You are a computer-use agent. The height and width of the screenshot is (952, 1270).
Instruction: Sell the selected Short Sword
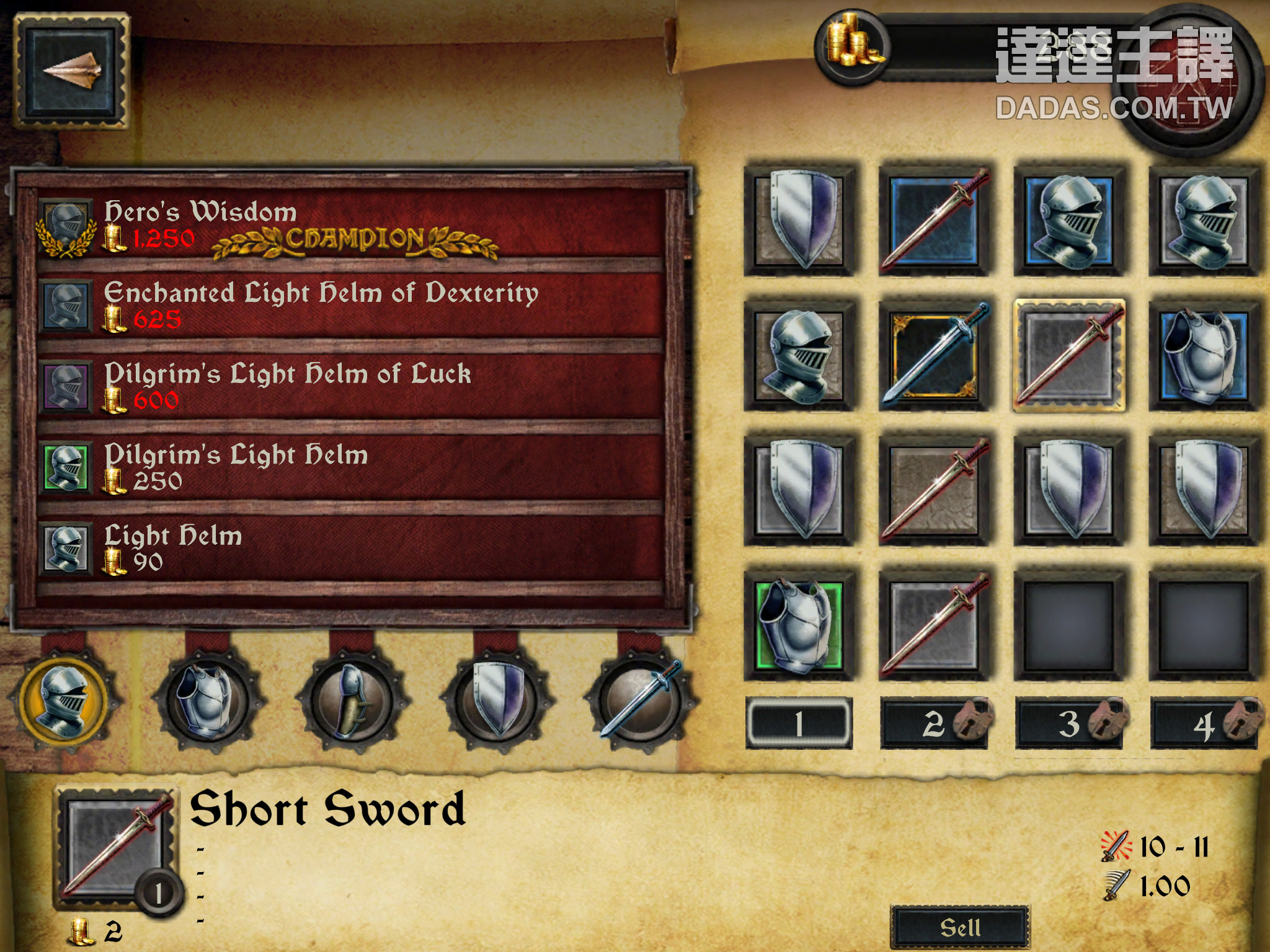point(960,927)
